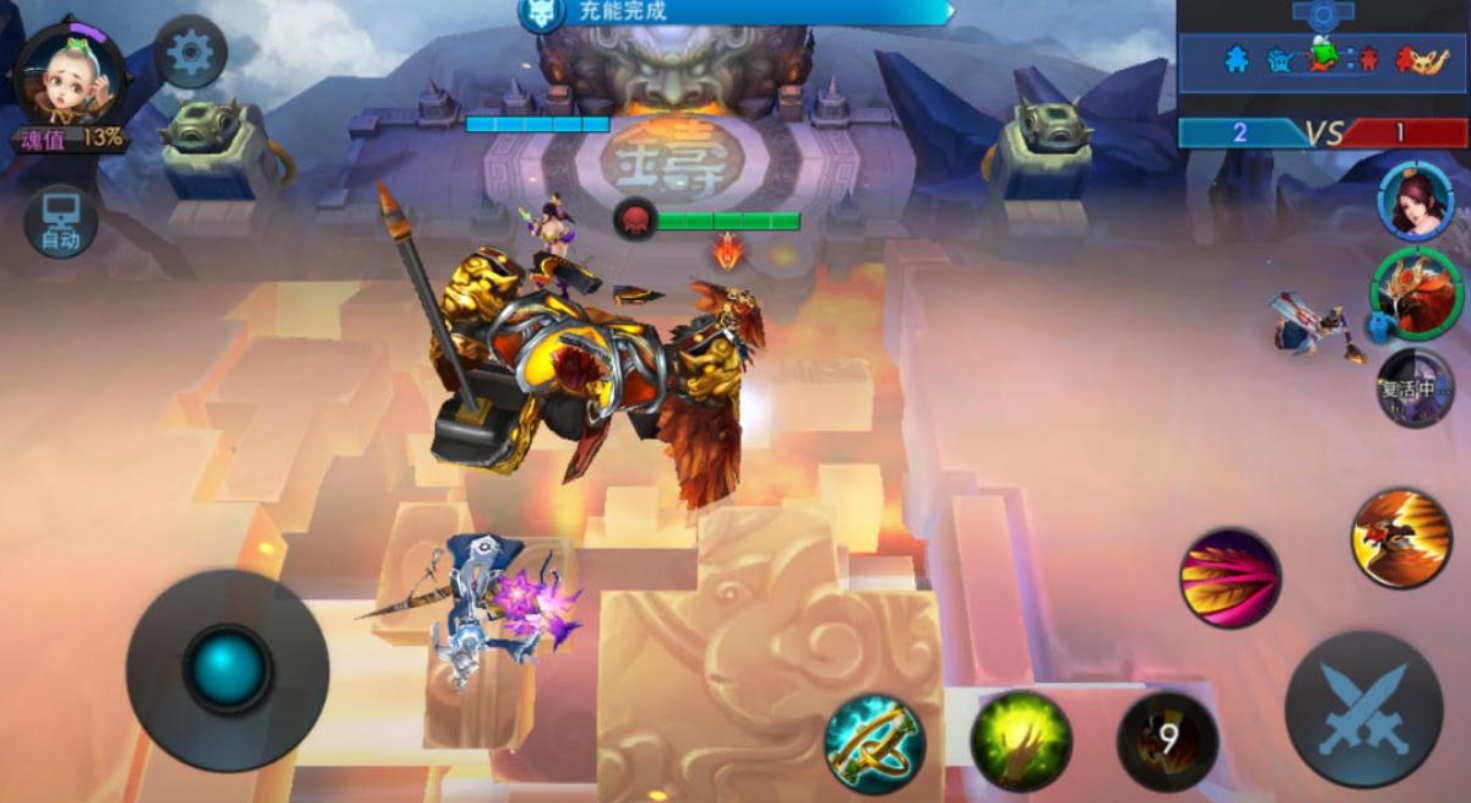Screen dimensions: 1471x803
Task: Attack with the crossed swords button
Action: tap(1363, 708)
